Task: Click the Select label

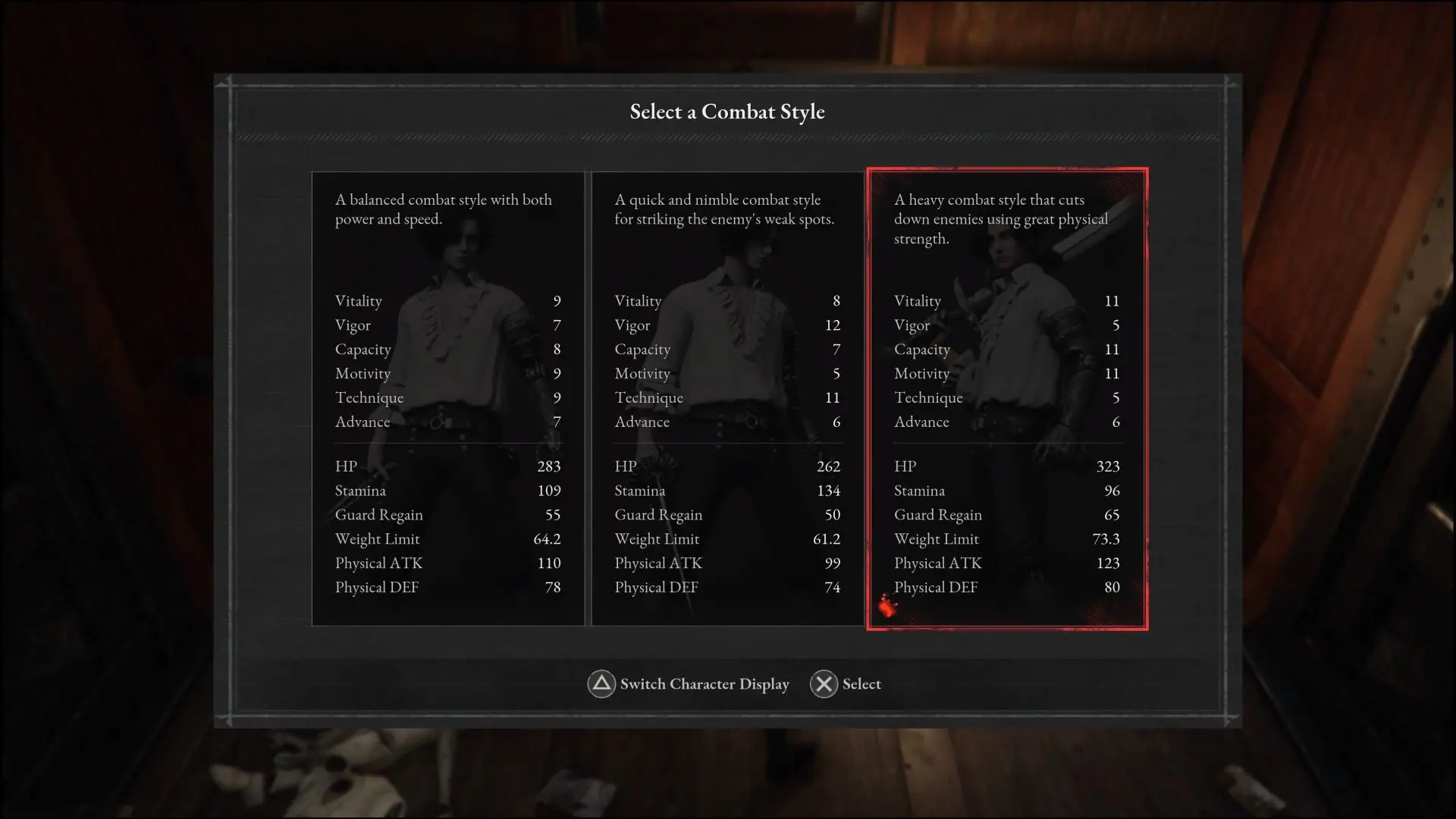Action: [x=861, y=684]
